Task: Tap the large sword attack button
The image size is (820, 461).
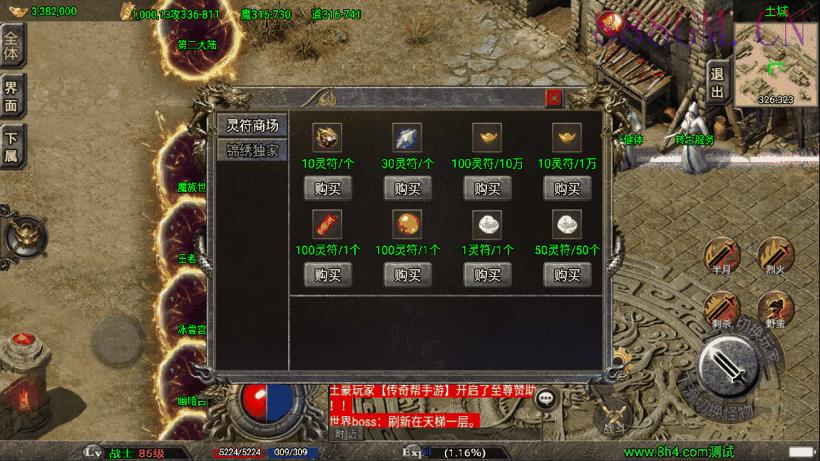Action: pyautogui.click(x=734, y=369)
